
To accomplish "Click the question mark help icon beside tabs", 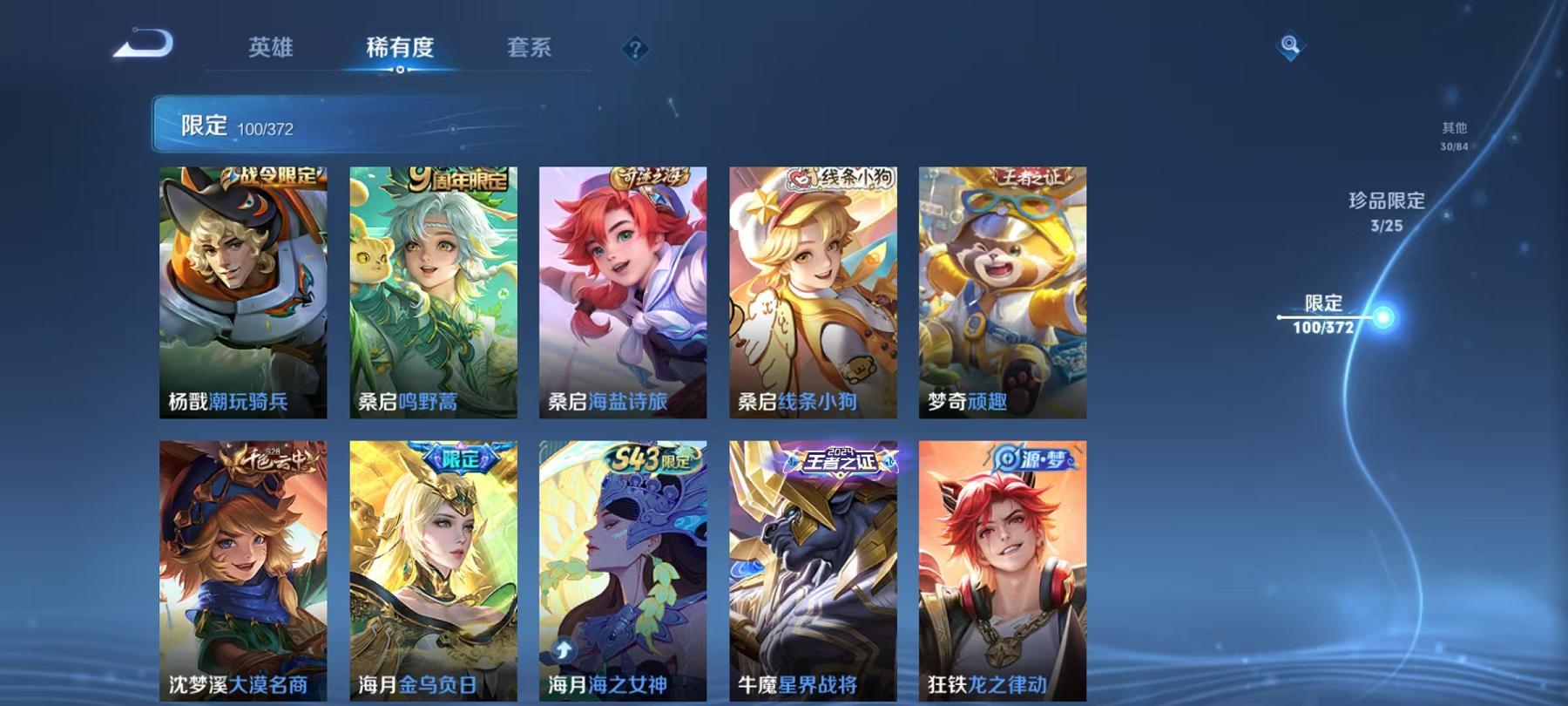I will coord(635,50).
